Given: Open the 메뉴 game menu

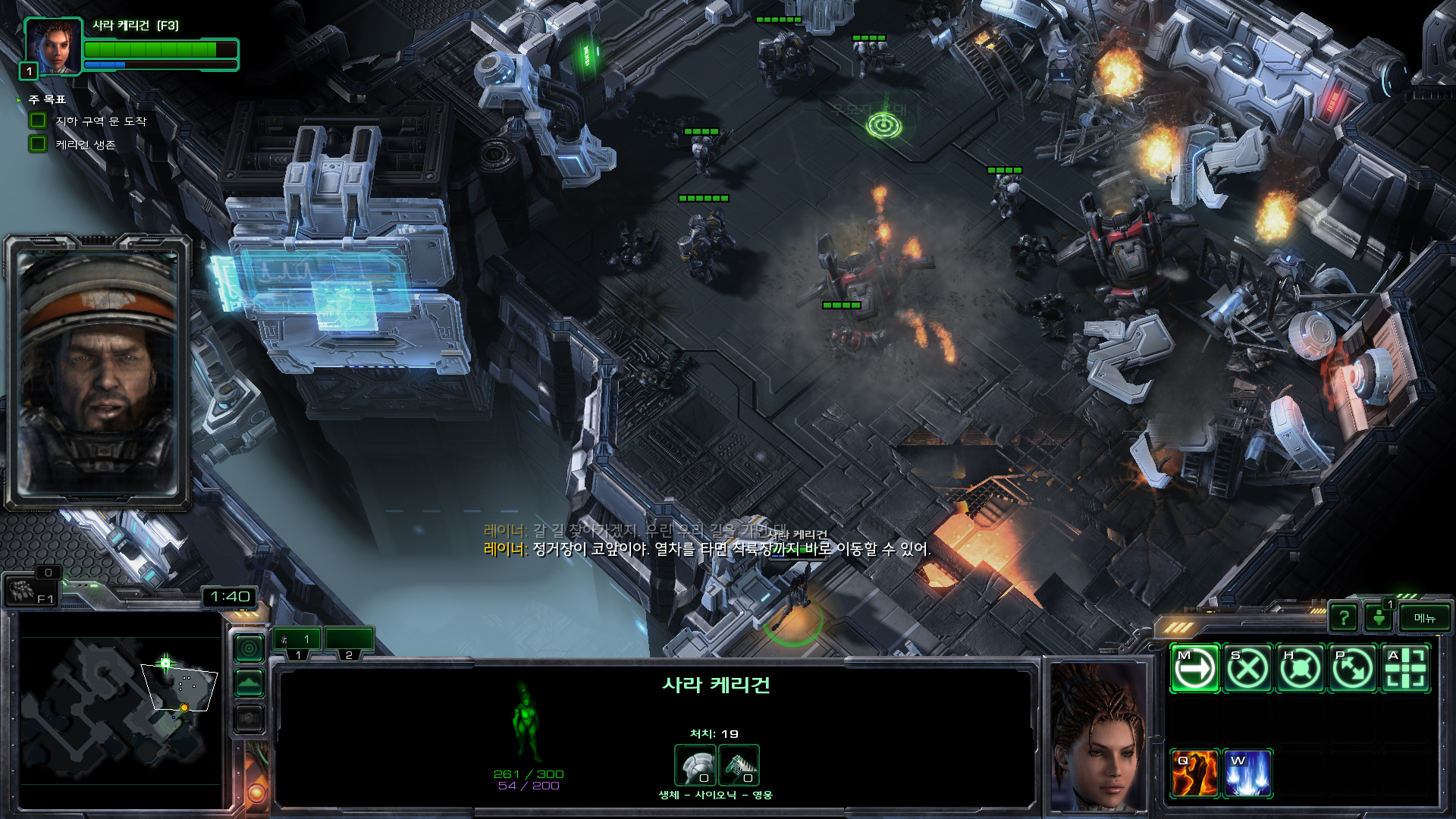Looking at the screenshot, I should coord(1424,618).
